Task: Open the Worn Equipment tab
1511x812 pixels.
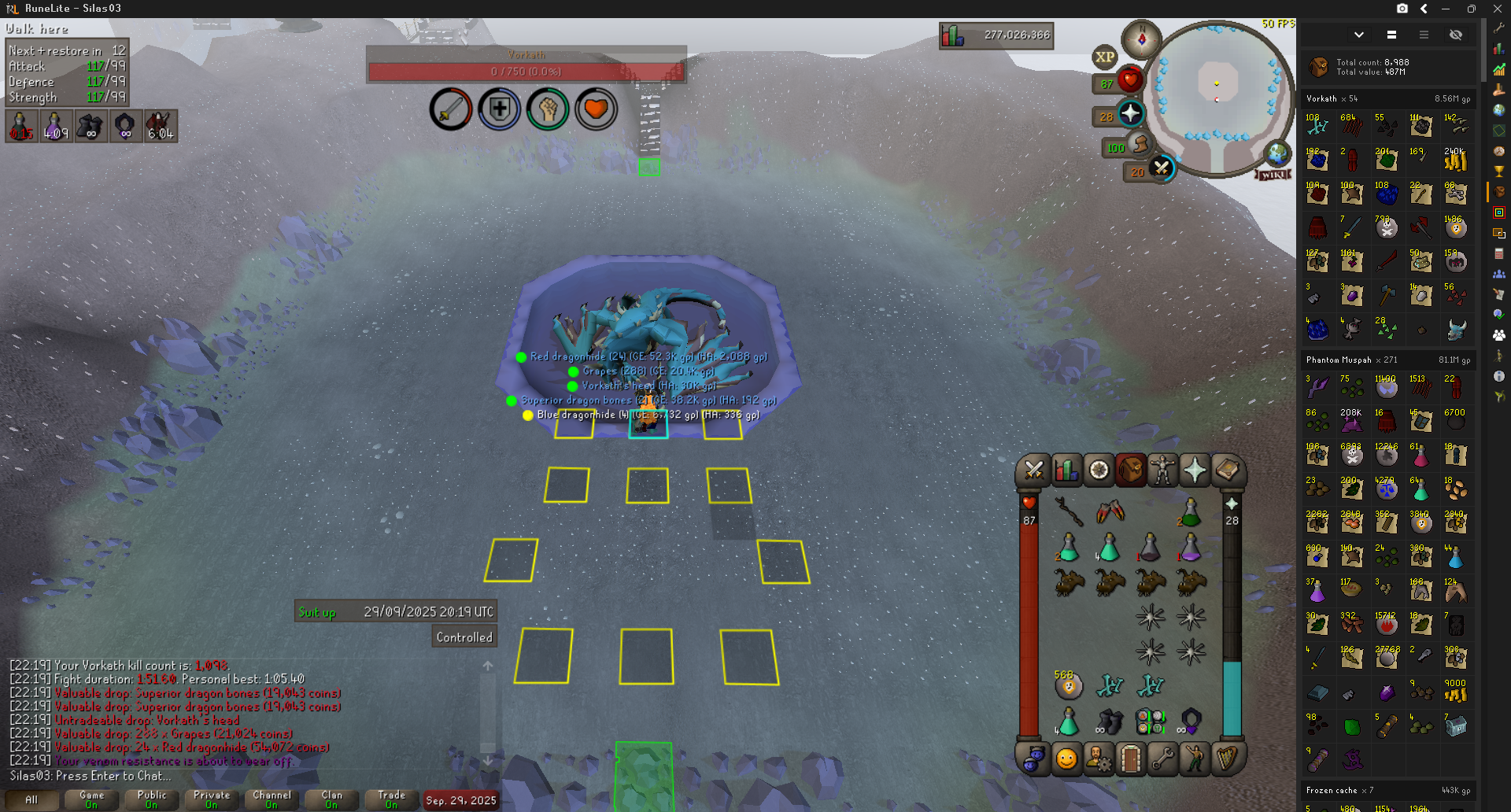Action: (1162, 471)
